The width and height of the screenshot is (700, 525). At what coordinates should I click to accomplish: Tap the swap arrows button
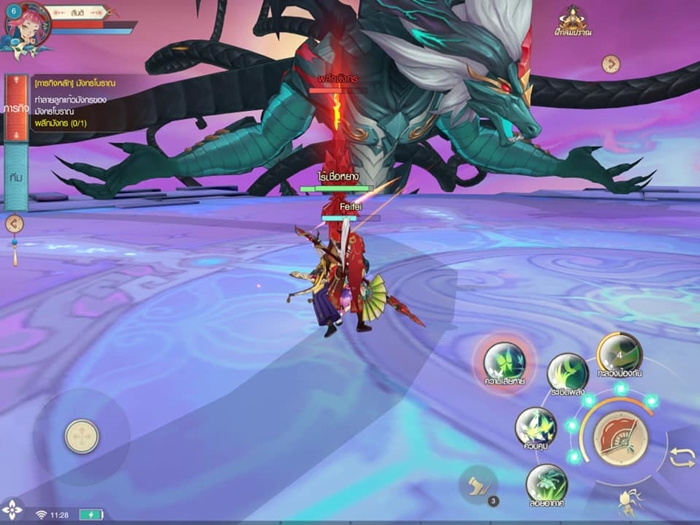click(682, 457)
